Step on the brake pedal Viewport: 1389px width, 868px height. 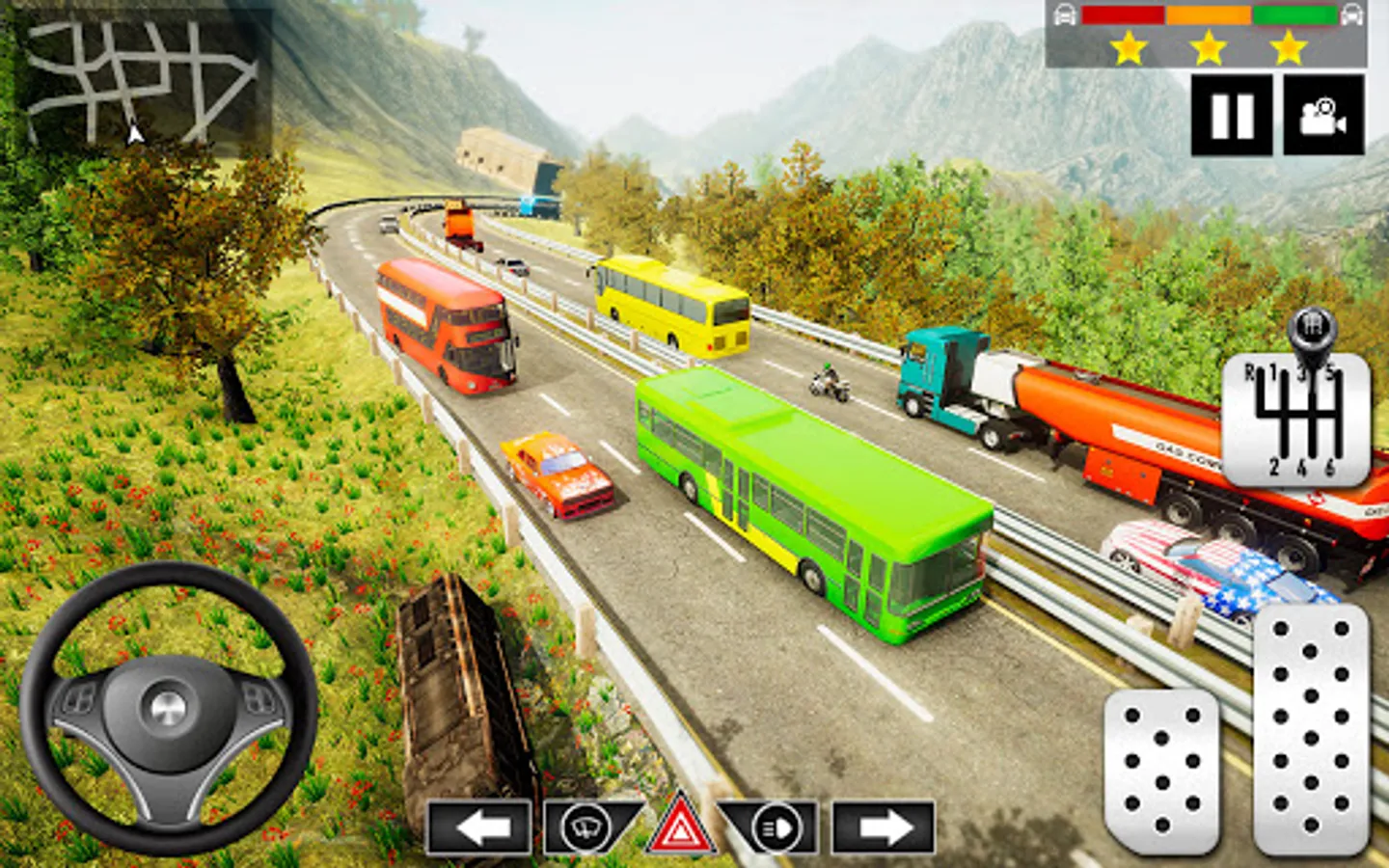pos(1161,770)
